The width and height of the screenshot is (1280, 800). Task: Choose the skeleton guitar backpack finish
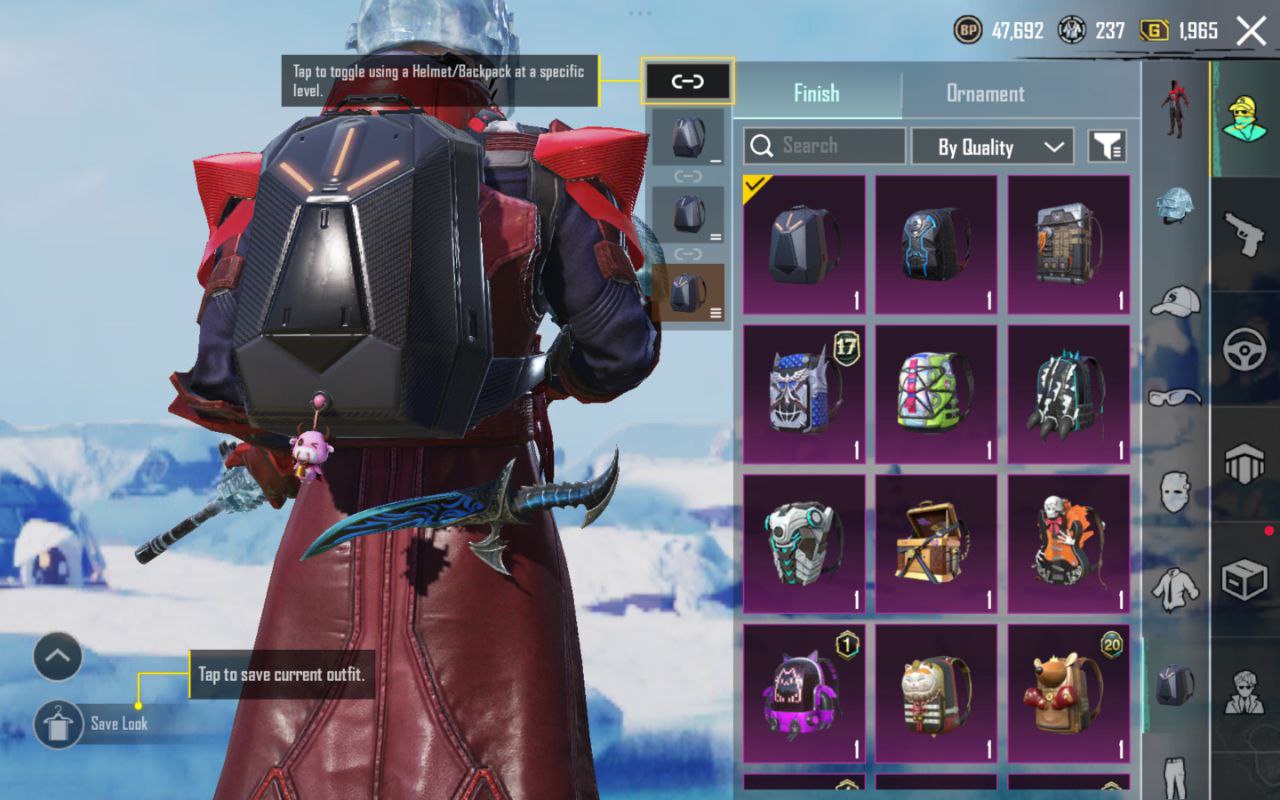(1068, 544)
